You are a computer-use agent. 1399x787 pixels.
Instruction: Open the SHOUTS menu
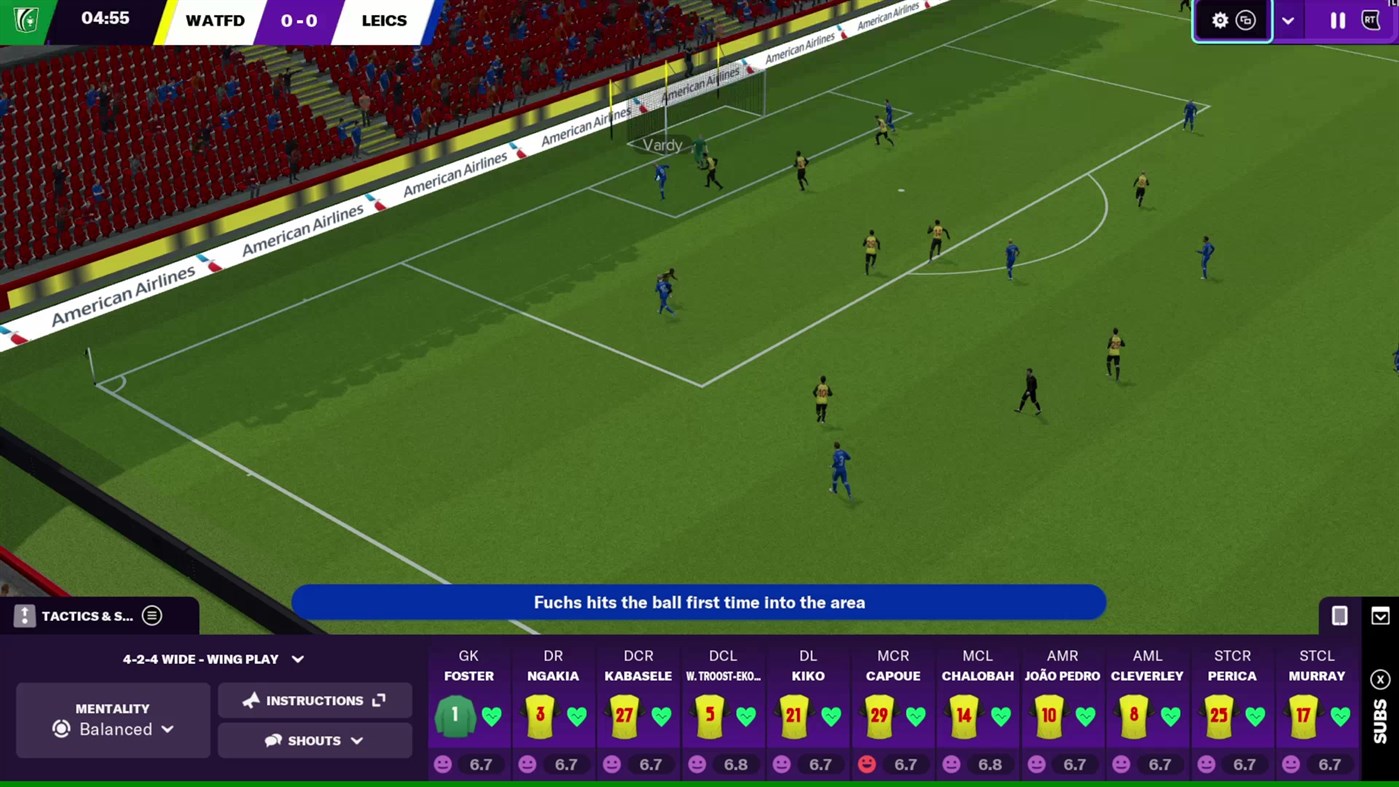[314, 740]
